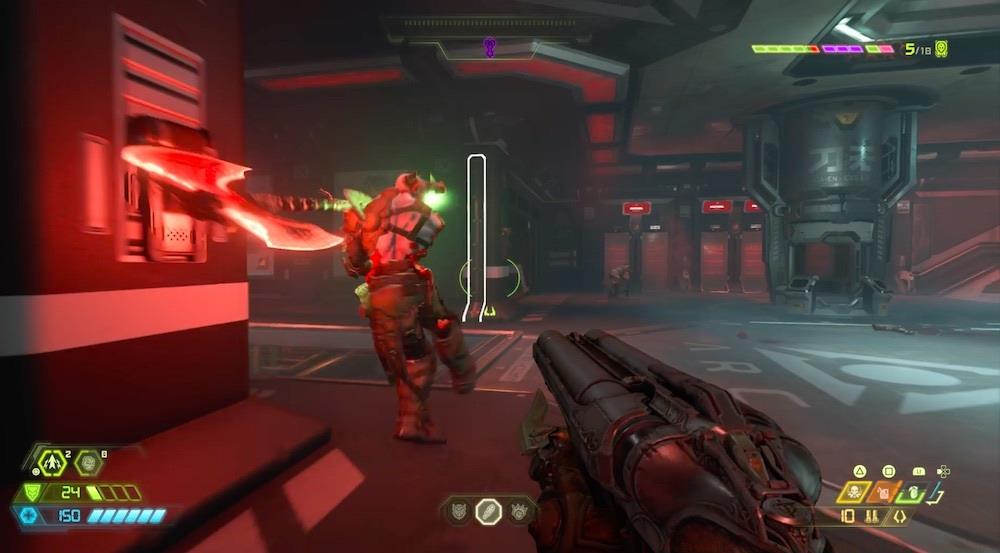Click the green demon icon beside 5/18
The width and height of the screenshot is (1000, 553).
941,48
